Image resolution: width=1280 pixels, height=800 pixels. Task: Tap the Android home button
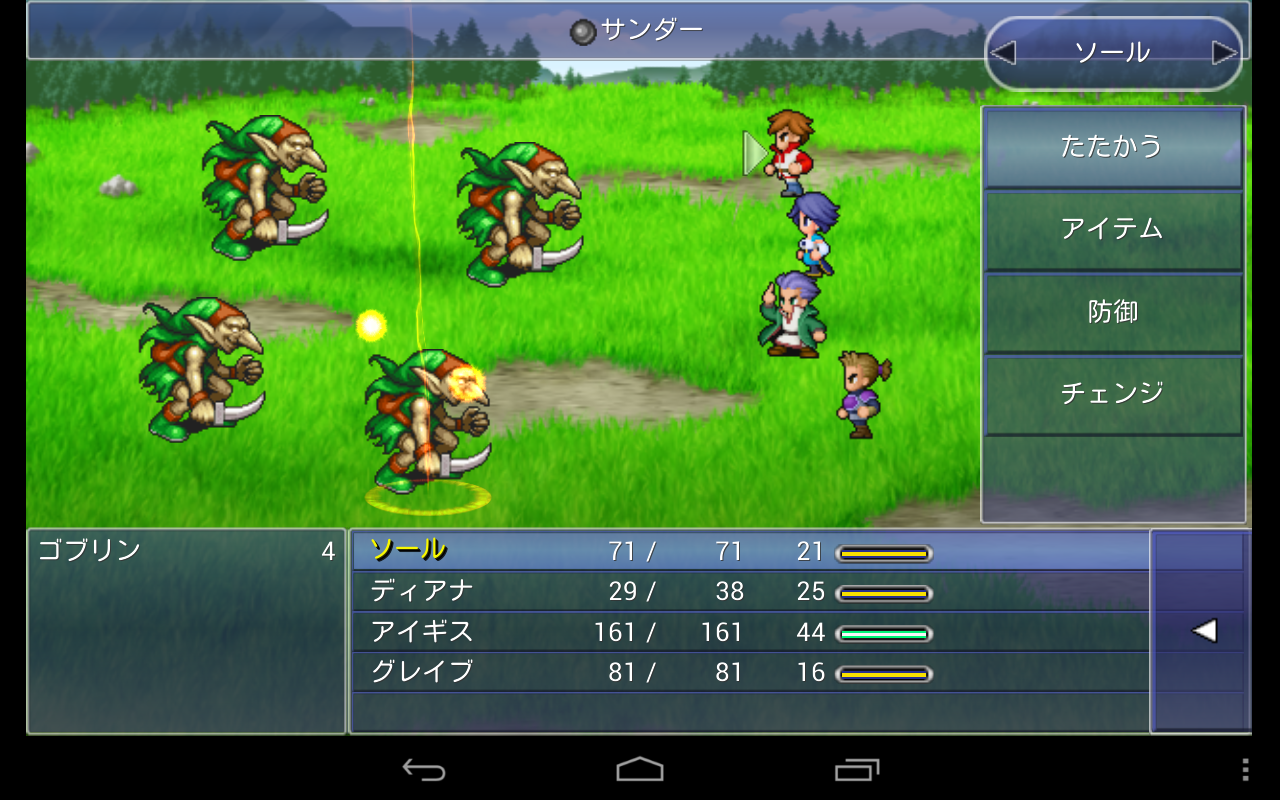click(640, 769)
